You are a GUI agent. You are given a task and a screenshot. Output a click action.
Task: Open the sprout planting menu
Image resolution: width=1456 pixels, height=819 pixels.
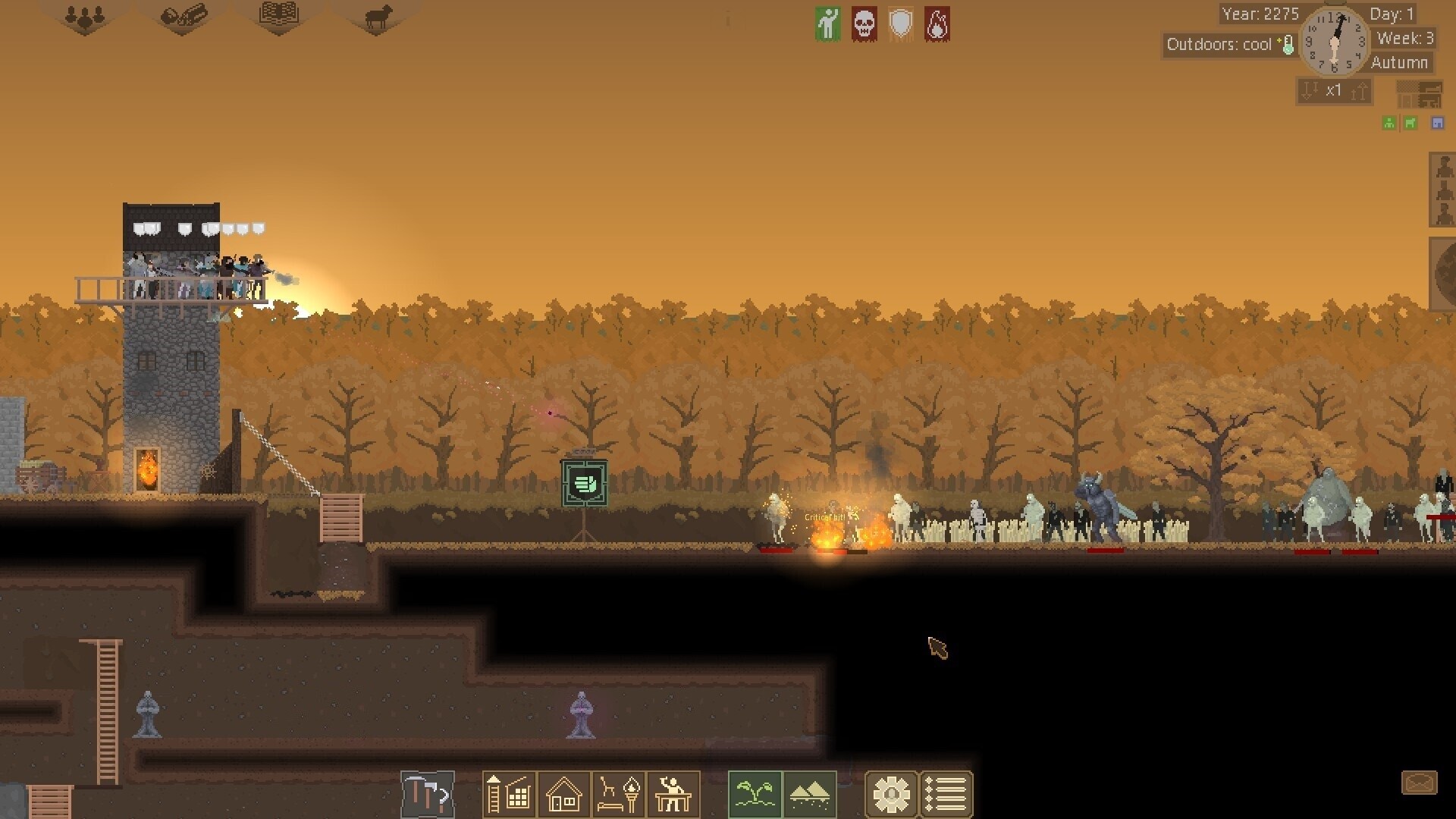pyautogui.click(x=755, y=794)
